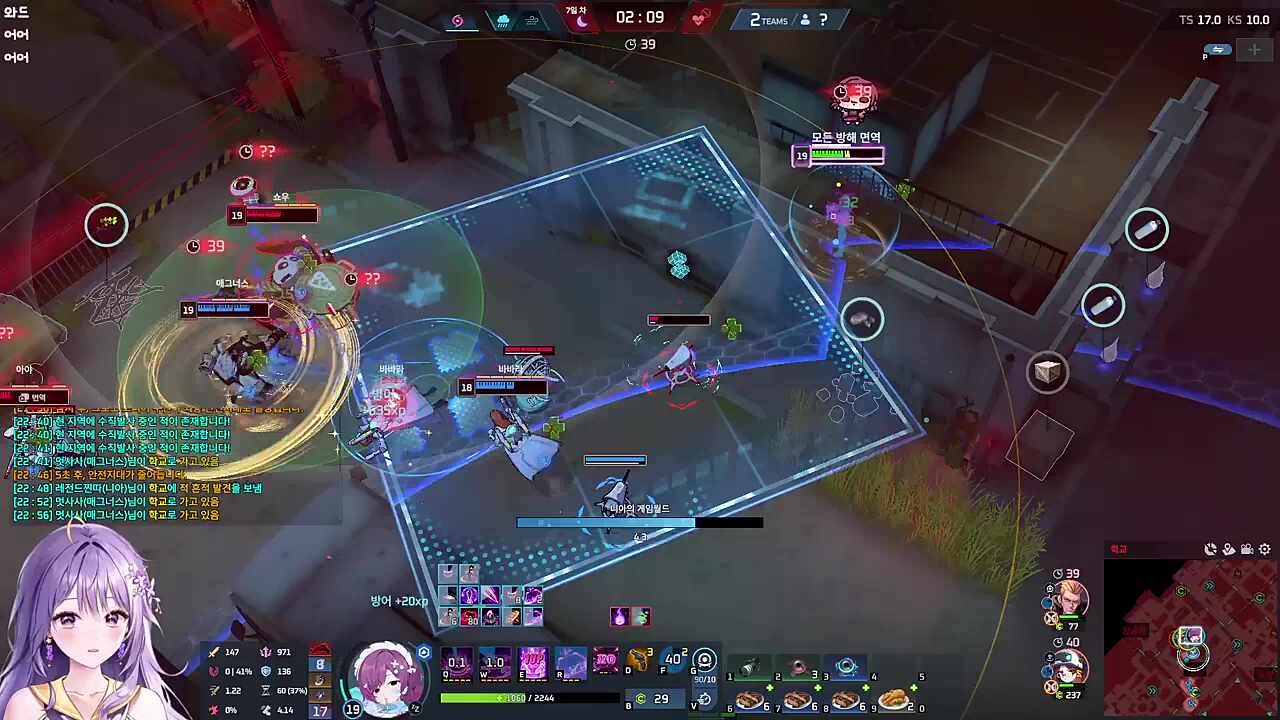This screenshot has width=1280, height=720.
Task: Click the player character portrait
Action: point(385,677)
